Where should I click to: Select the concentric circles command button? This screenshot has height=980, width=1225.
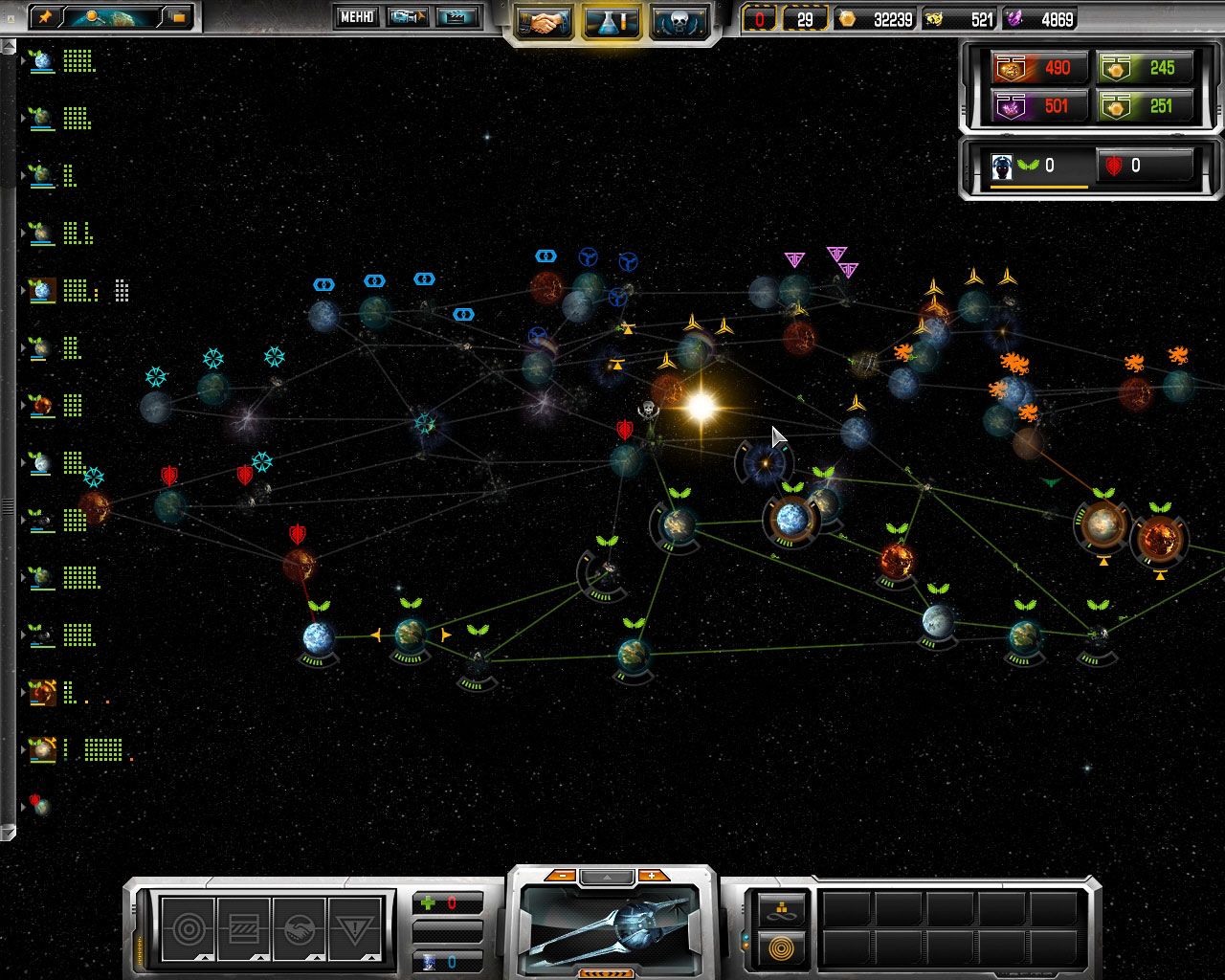[187, 927]
